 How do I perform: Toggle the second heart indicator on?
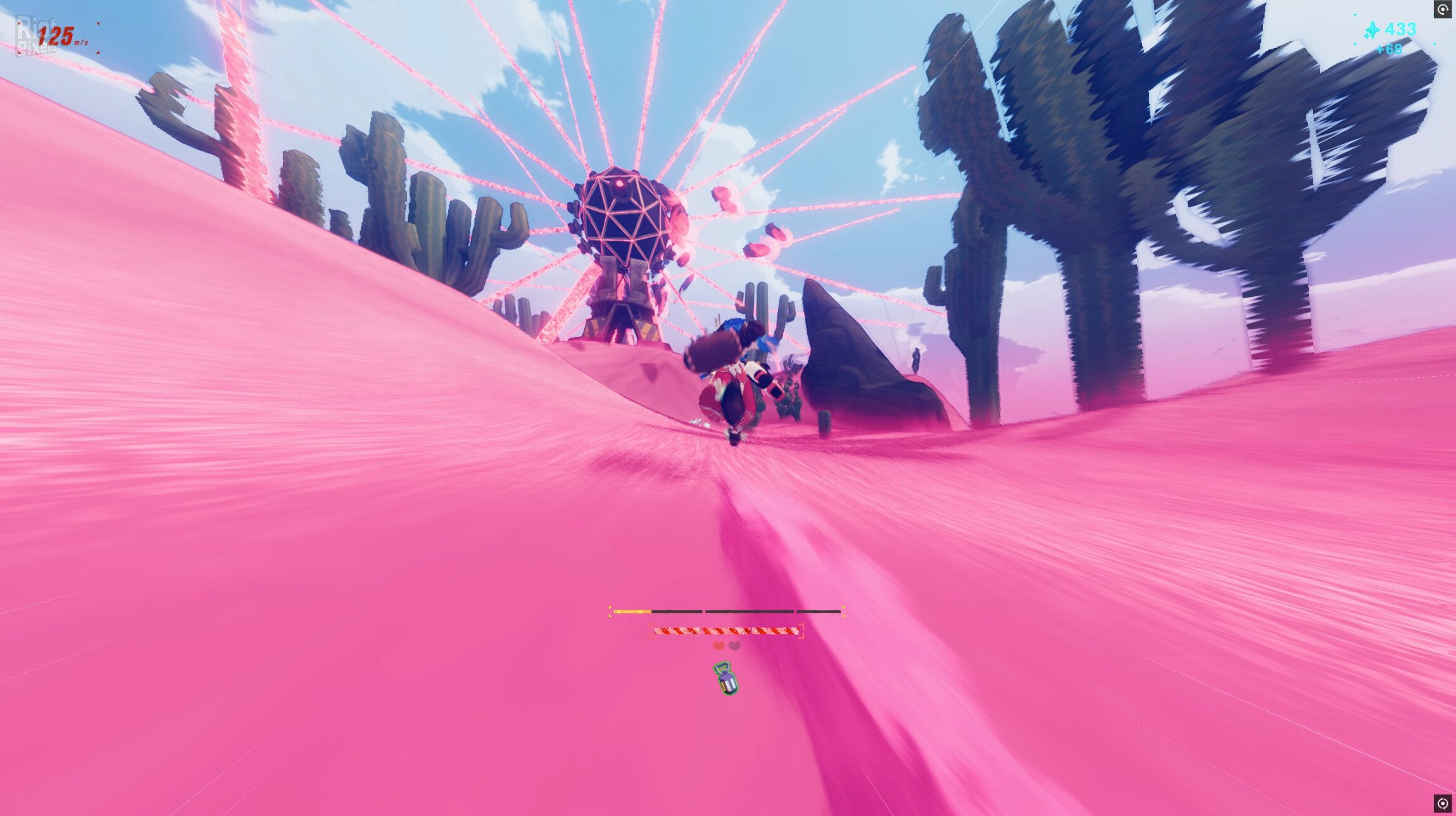pos(734,647)
